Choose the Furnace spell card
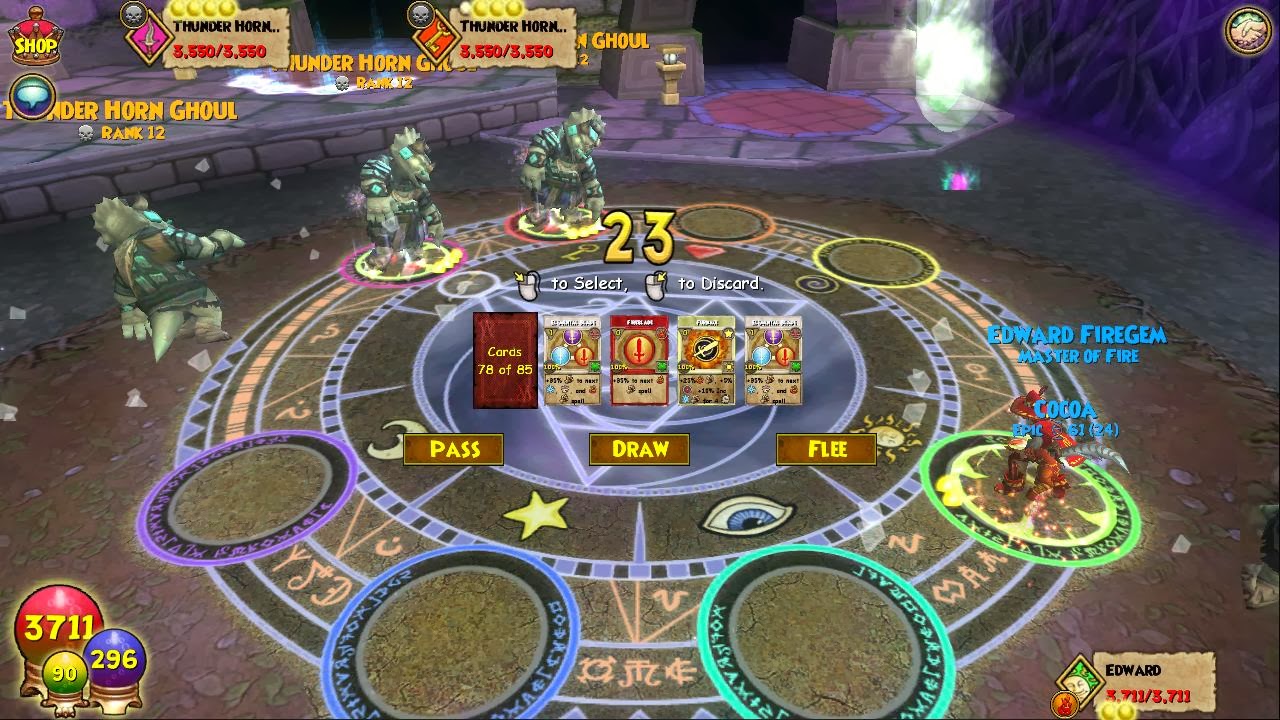This screenshot has width=1280, height=720. [x=706, y=360]
